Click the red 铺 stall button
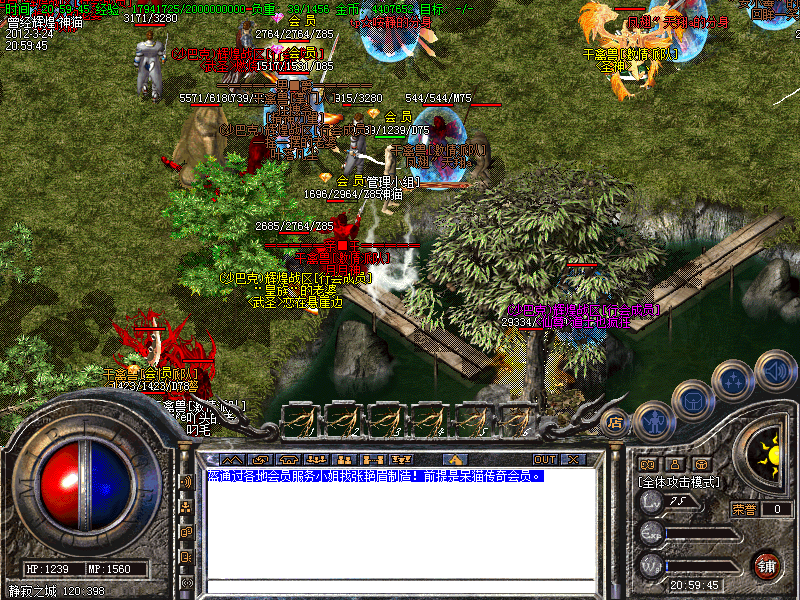Viewport: 800px width, 600px height. [x=768, y=564]
